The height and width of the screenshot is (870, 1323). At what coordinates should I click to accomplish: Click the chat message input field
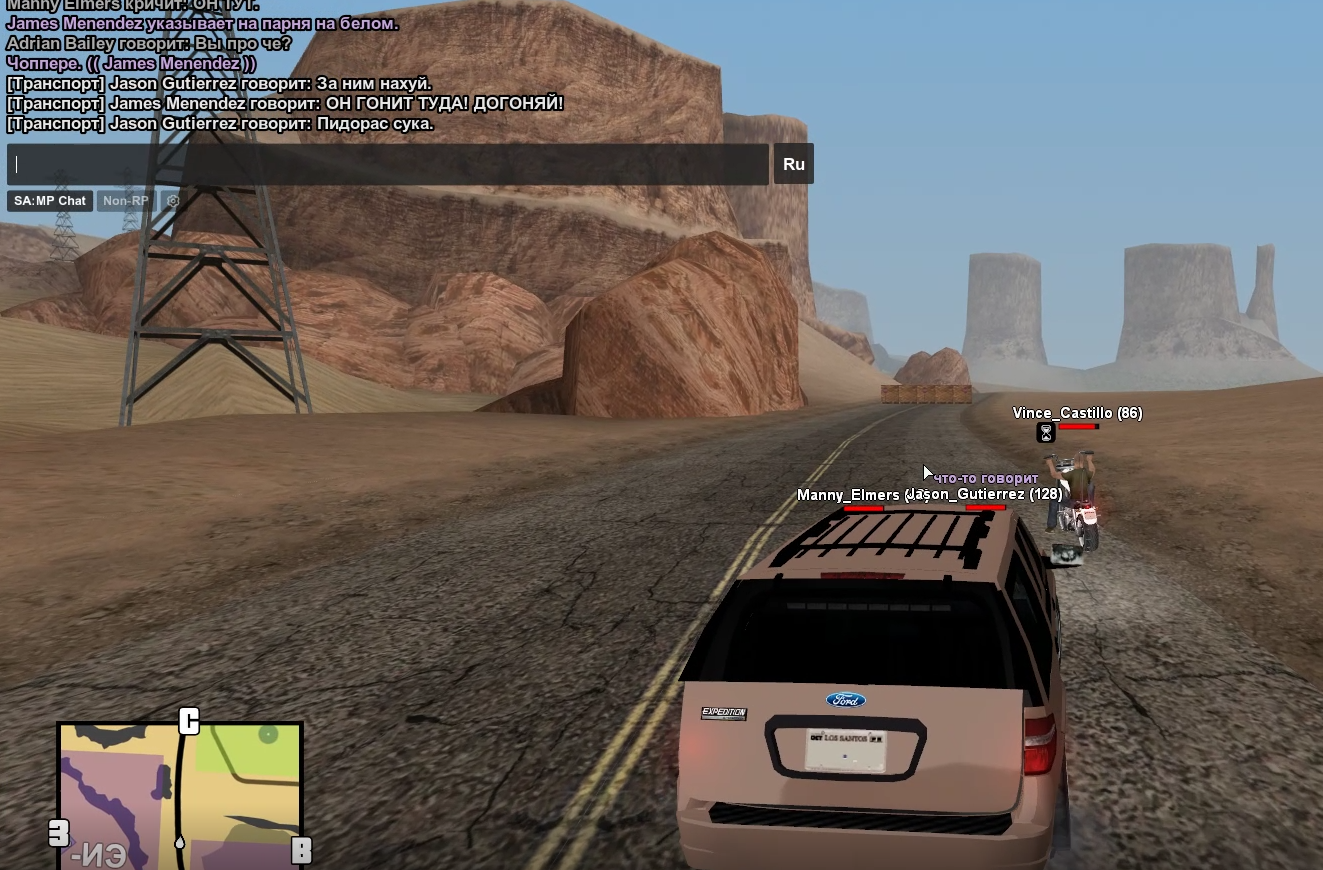click(x=388, y=164)
